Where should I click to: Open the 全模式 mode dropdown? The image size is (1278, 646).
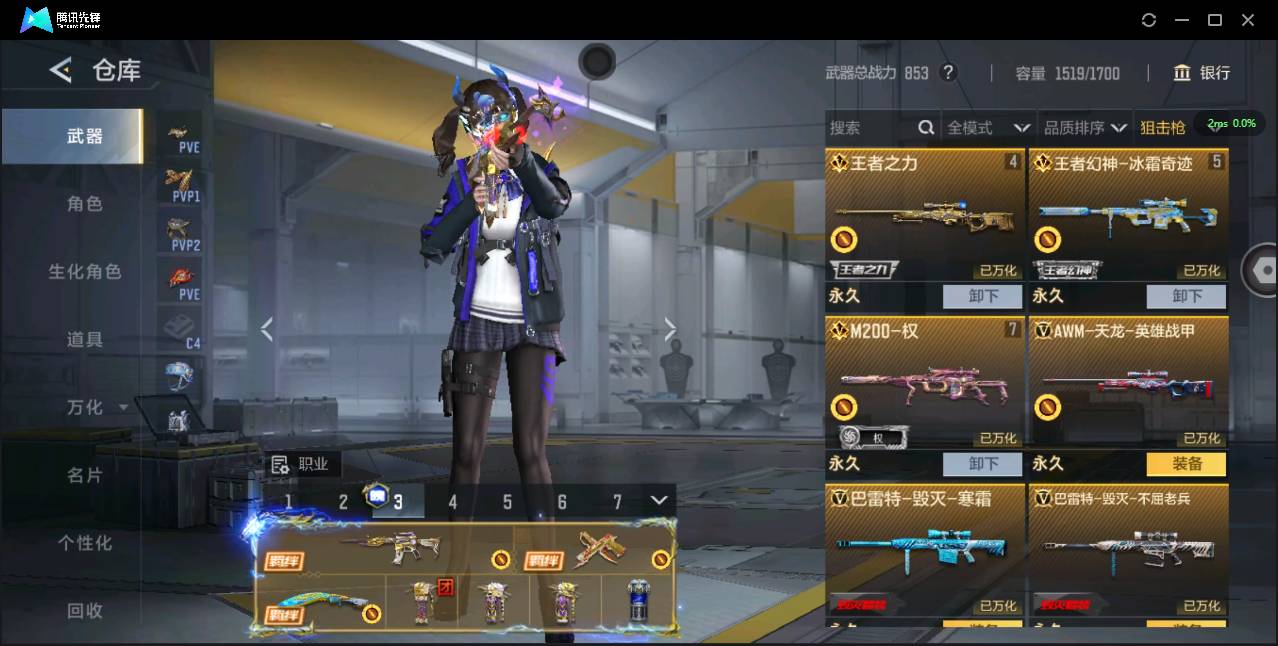click(988, 128)
